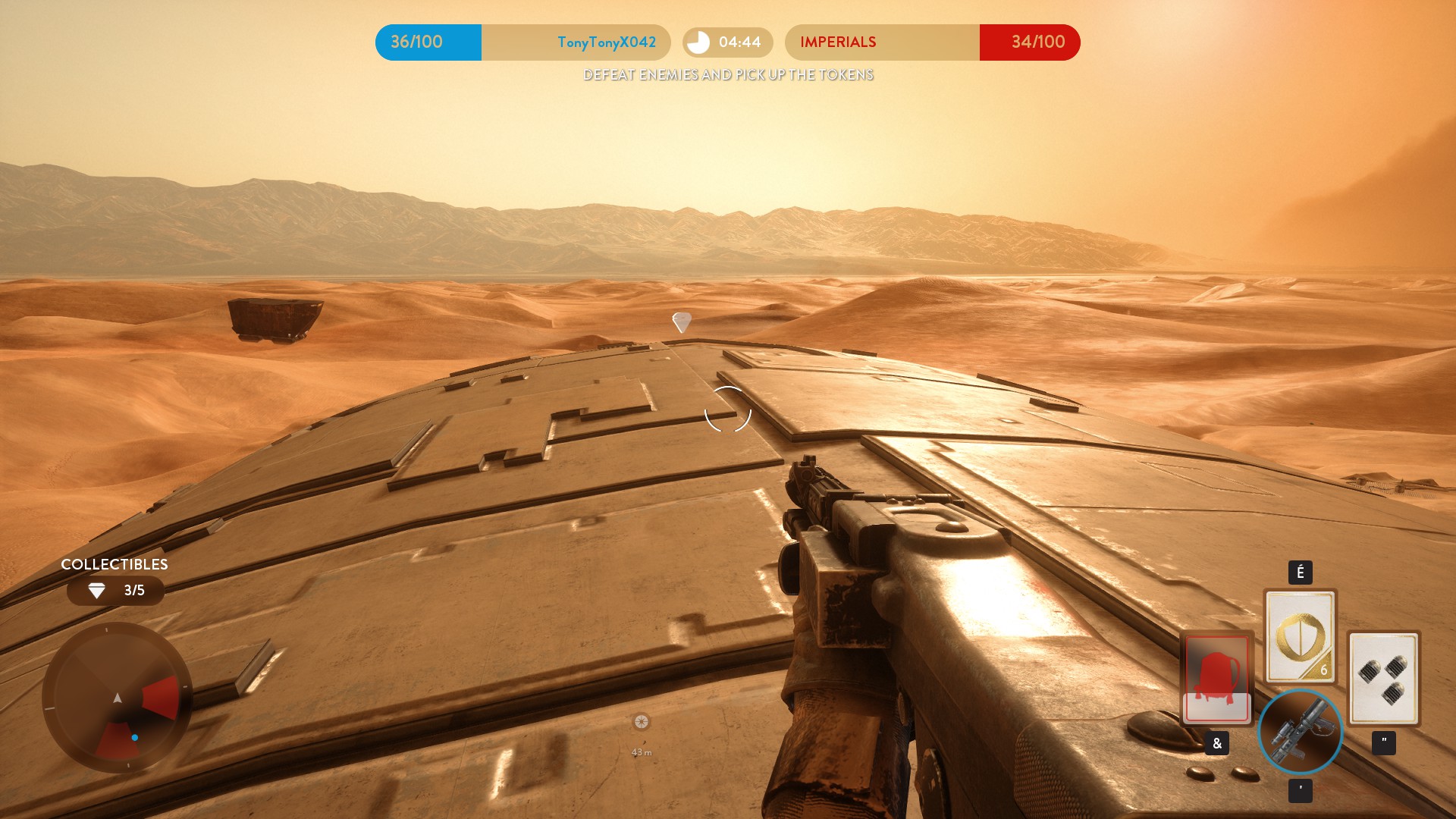Click the circular radar minimap
This screenshot has width=1456, height=819.
pyautogui.click(x=117, y=698)
